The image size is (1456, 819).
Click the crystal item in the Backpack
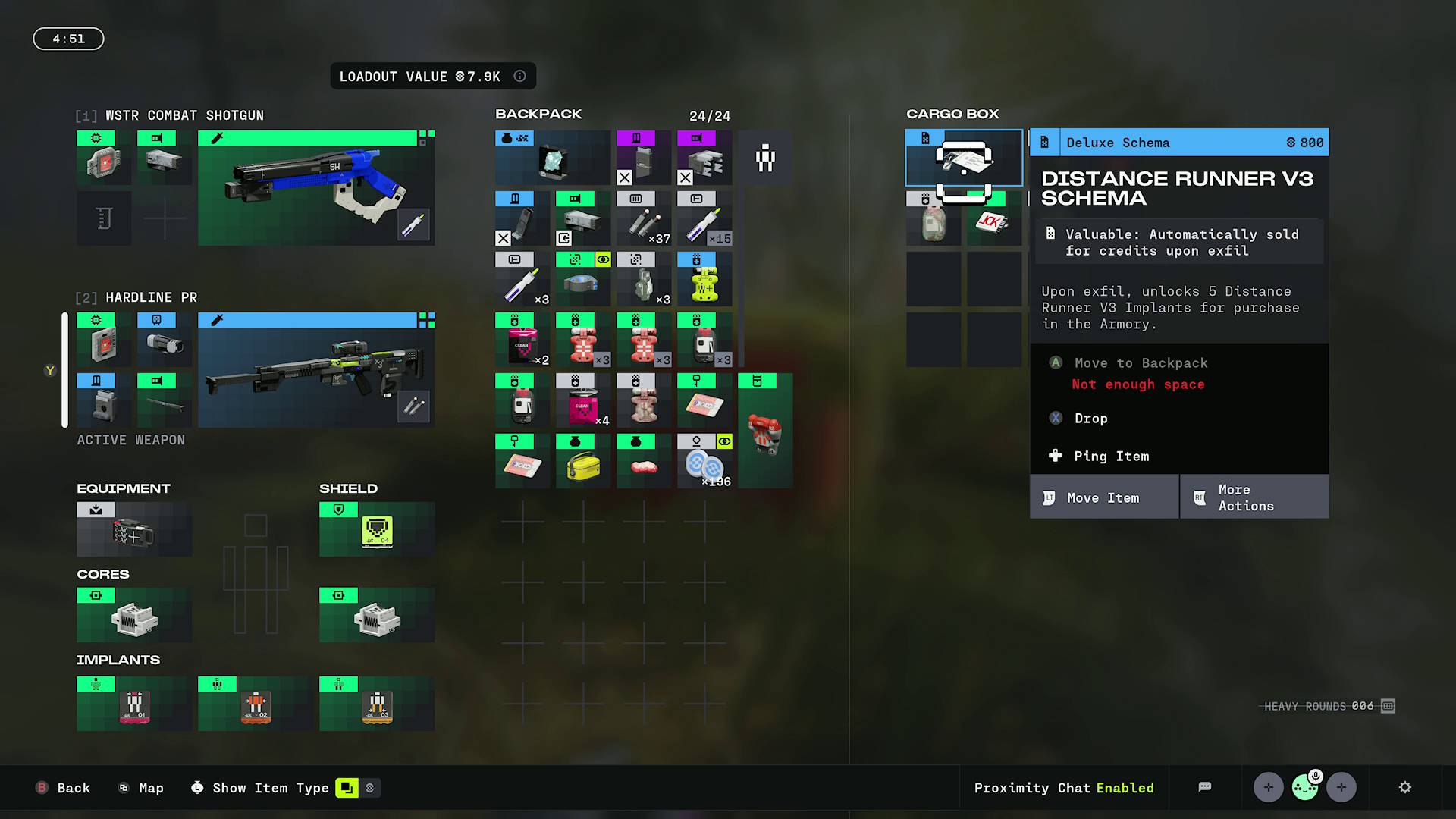552,158
